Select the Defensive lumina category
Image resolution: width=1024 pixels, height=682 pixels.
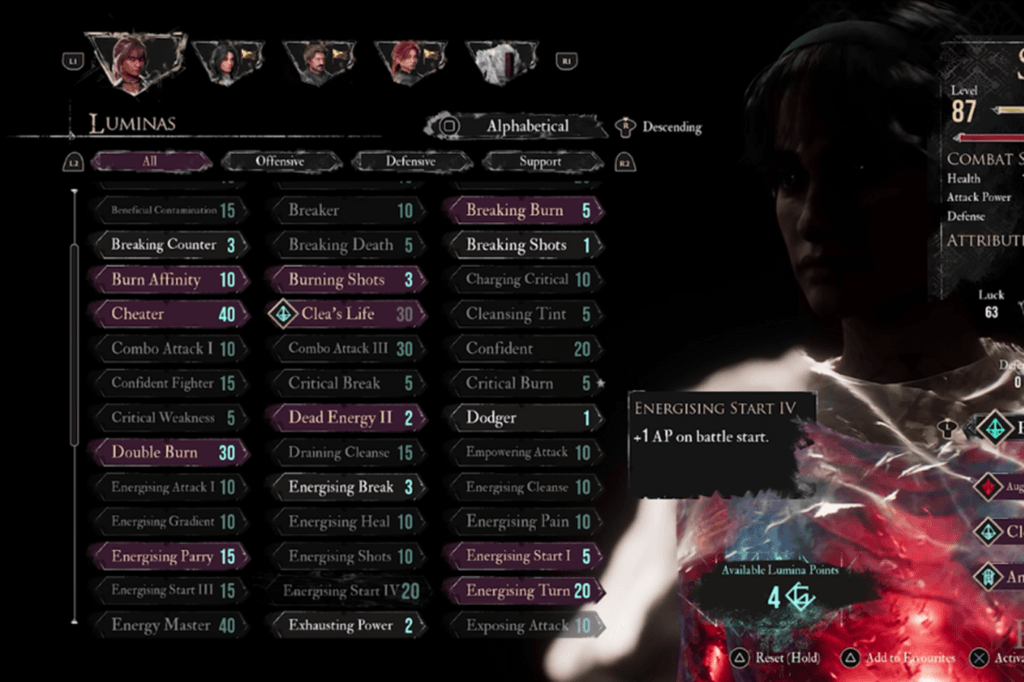[411, 161]
